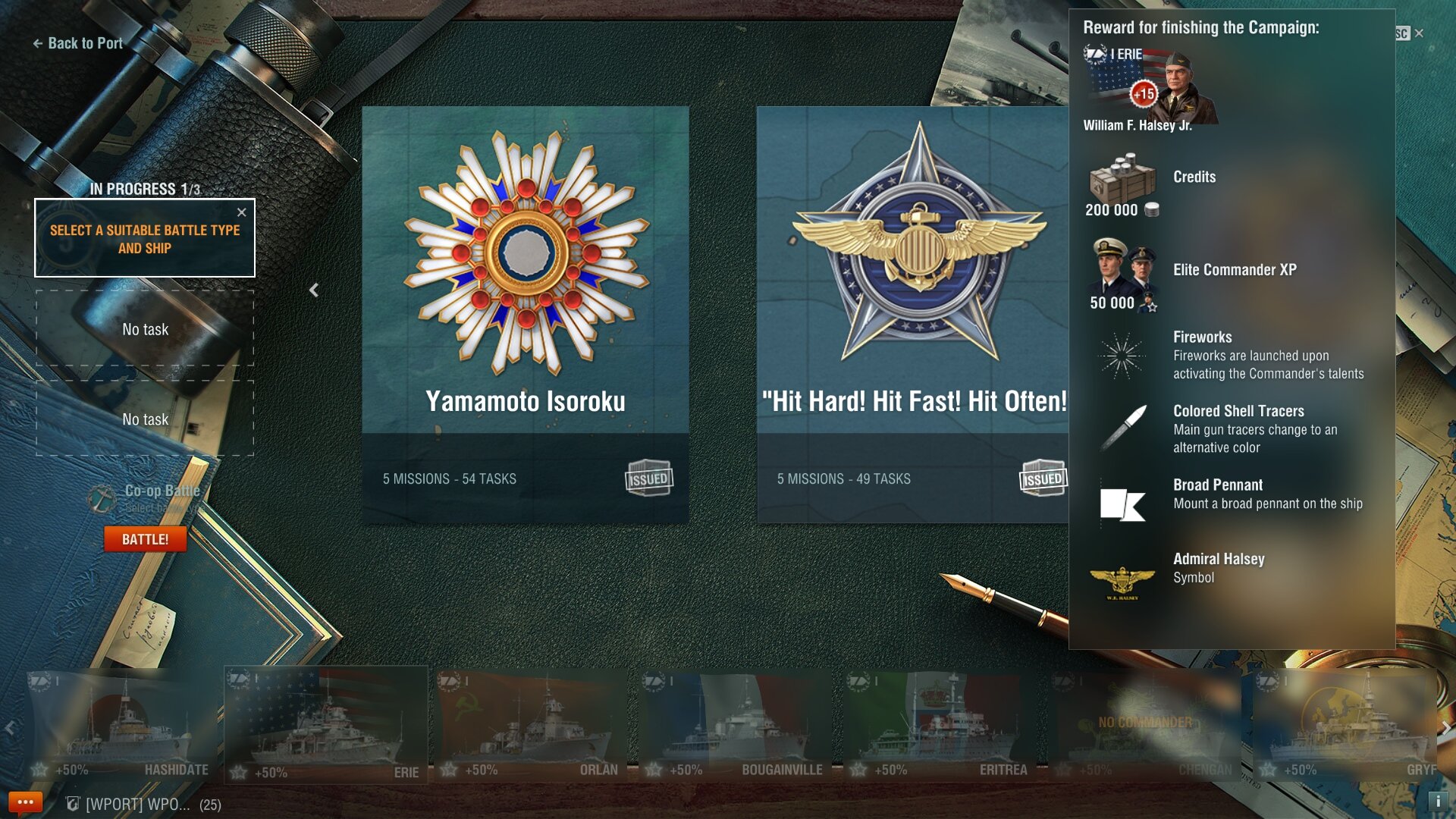Image resolution: width=1456 pixels, height=819 pixels.
Task: Click the red BATTLE! button
Action: [146, 539]
